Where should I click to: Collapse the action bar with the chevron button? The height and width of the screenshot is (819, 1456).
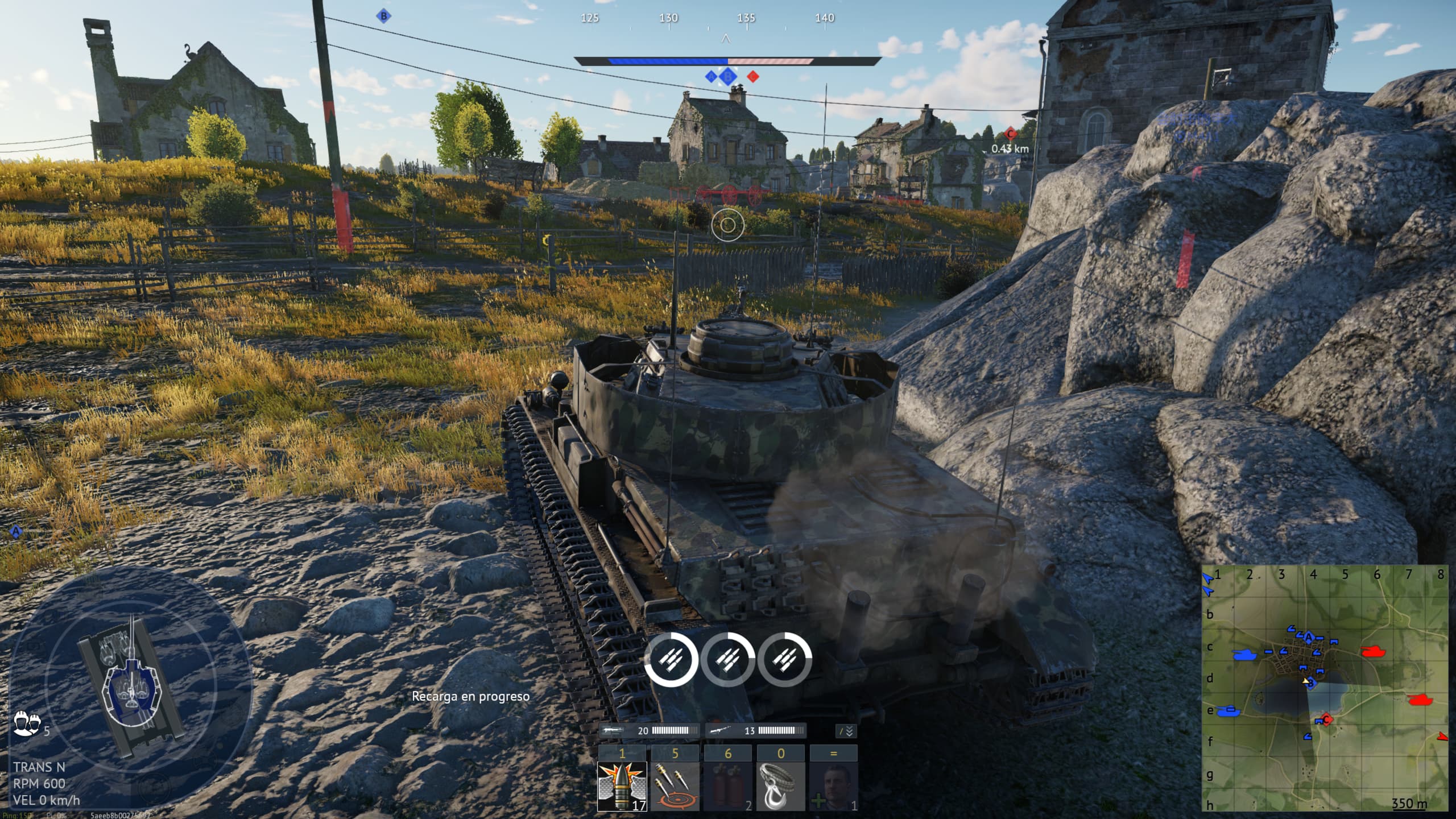[846, 731]
